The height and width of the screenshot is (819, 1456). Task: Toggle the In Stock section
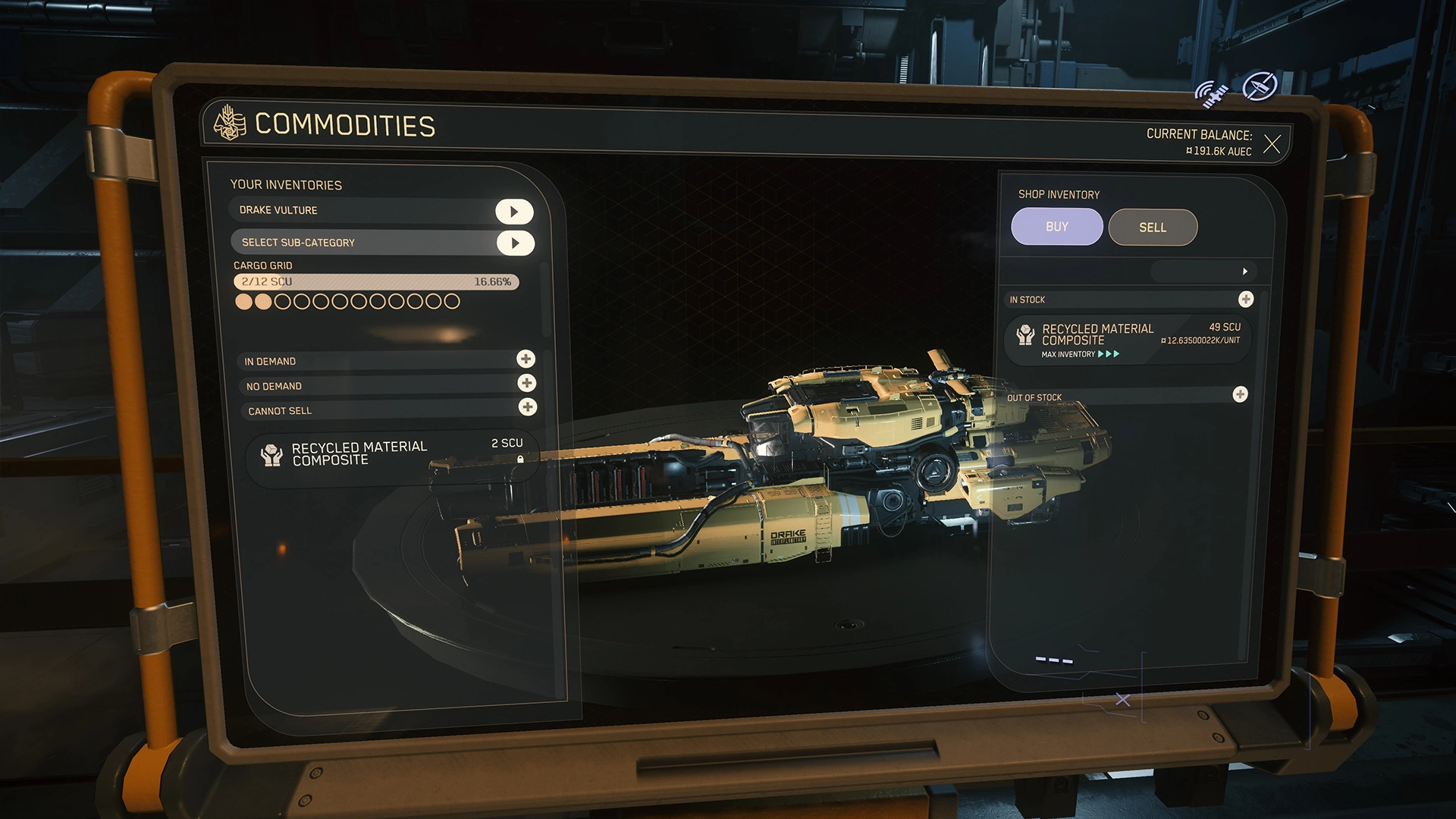coord(1245,300)
